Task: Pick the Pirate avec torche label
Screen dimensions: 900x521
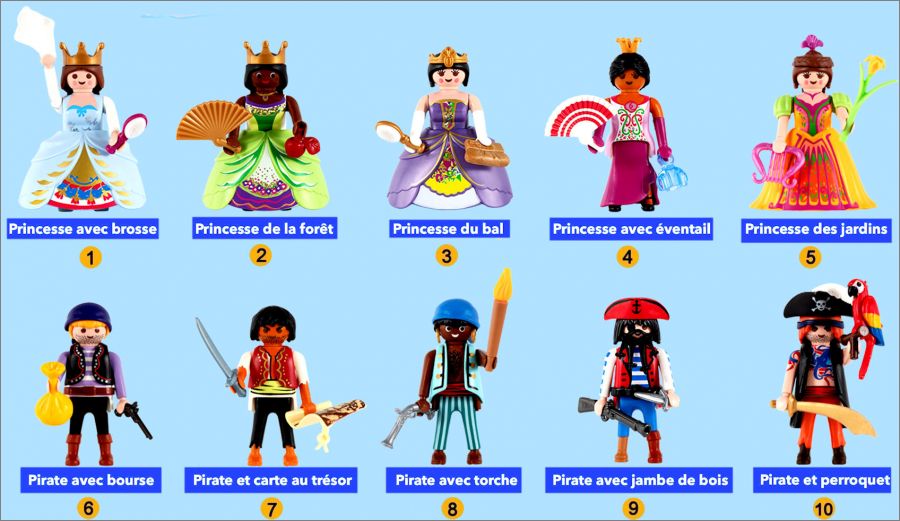Action: click(x=456, y=480)
